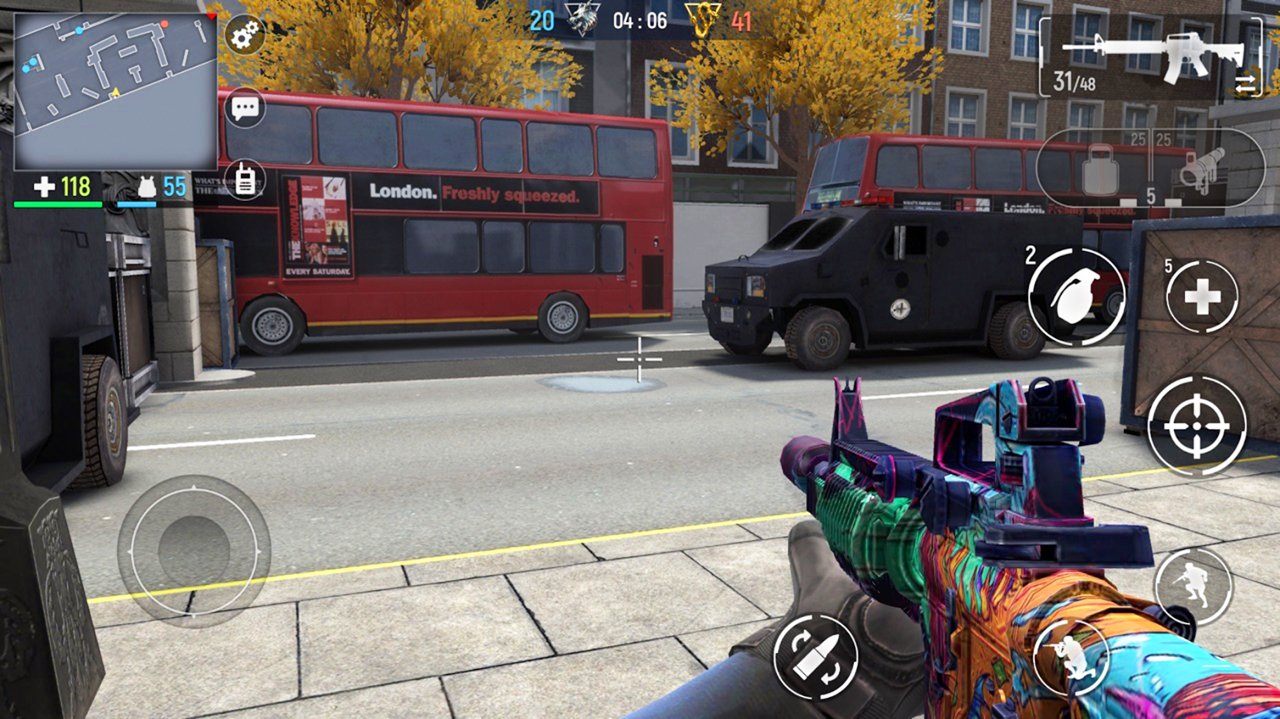Image resolution: width=1280 pixels, height=719 pixels.
Task: Use the medkit heal button
Action: [1202, 297]
